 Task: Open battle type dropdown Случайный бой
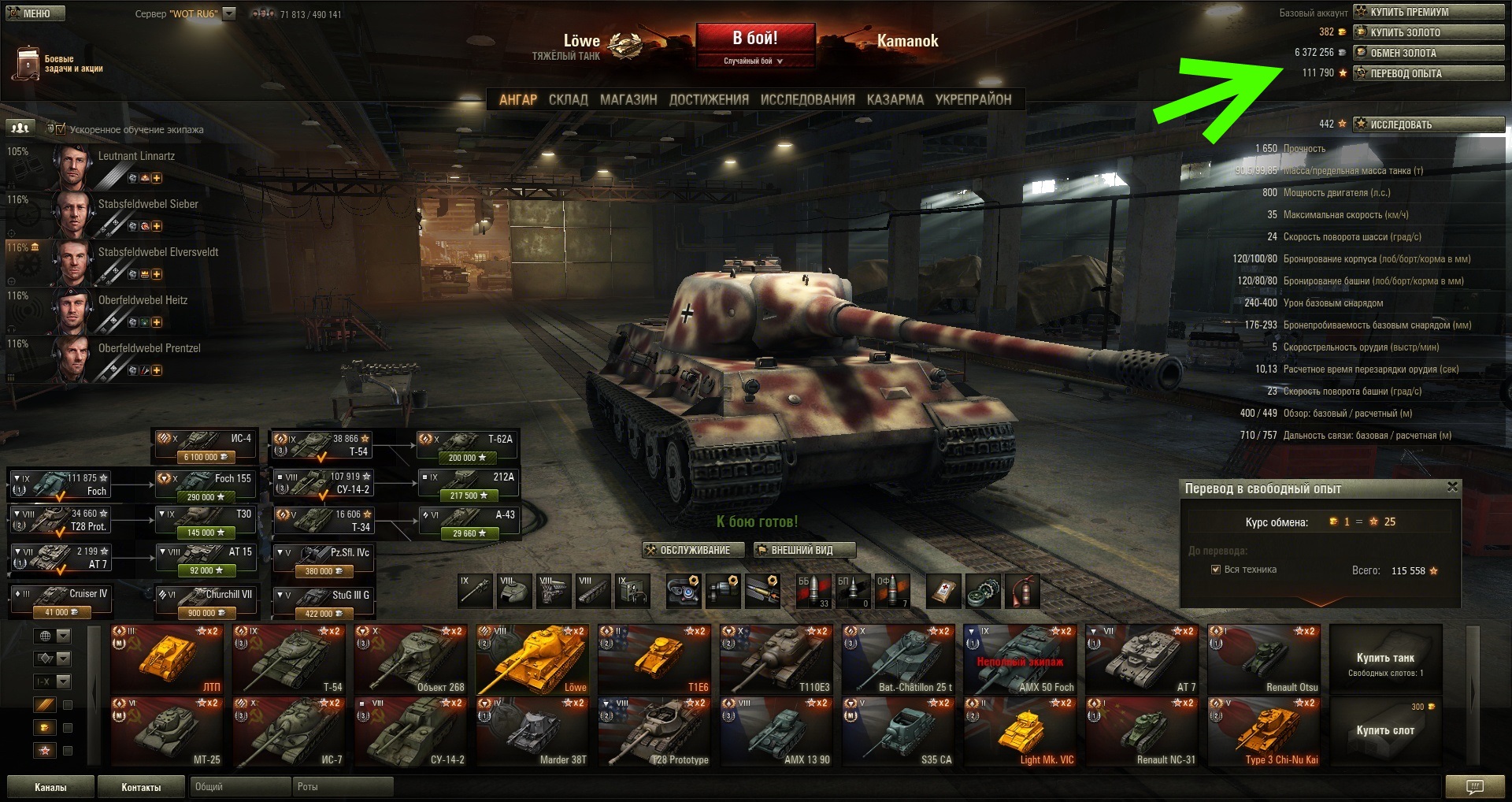point(754,61)
